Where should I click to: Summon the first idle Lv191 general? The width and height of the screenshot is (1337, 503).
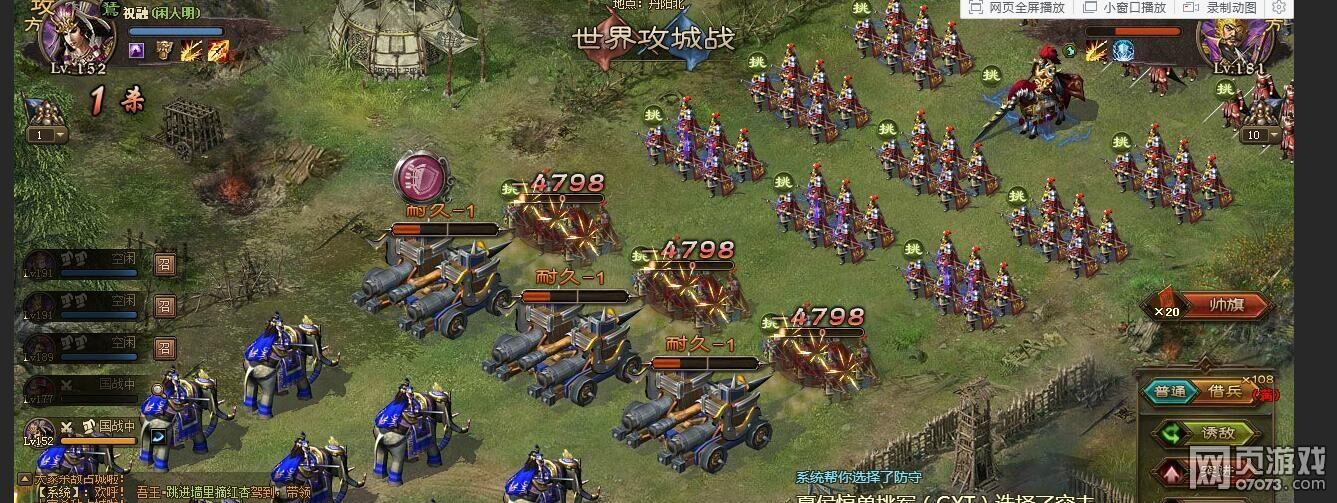click(166, 263)
